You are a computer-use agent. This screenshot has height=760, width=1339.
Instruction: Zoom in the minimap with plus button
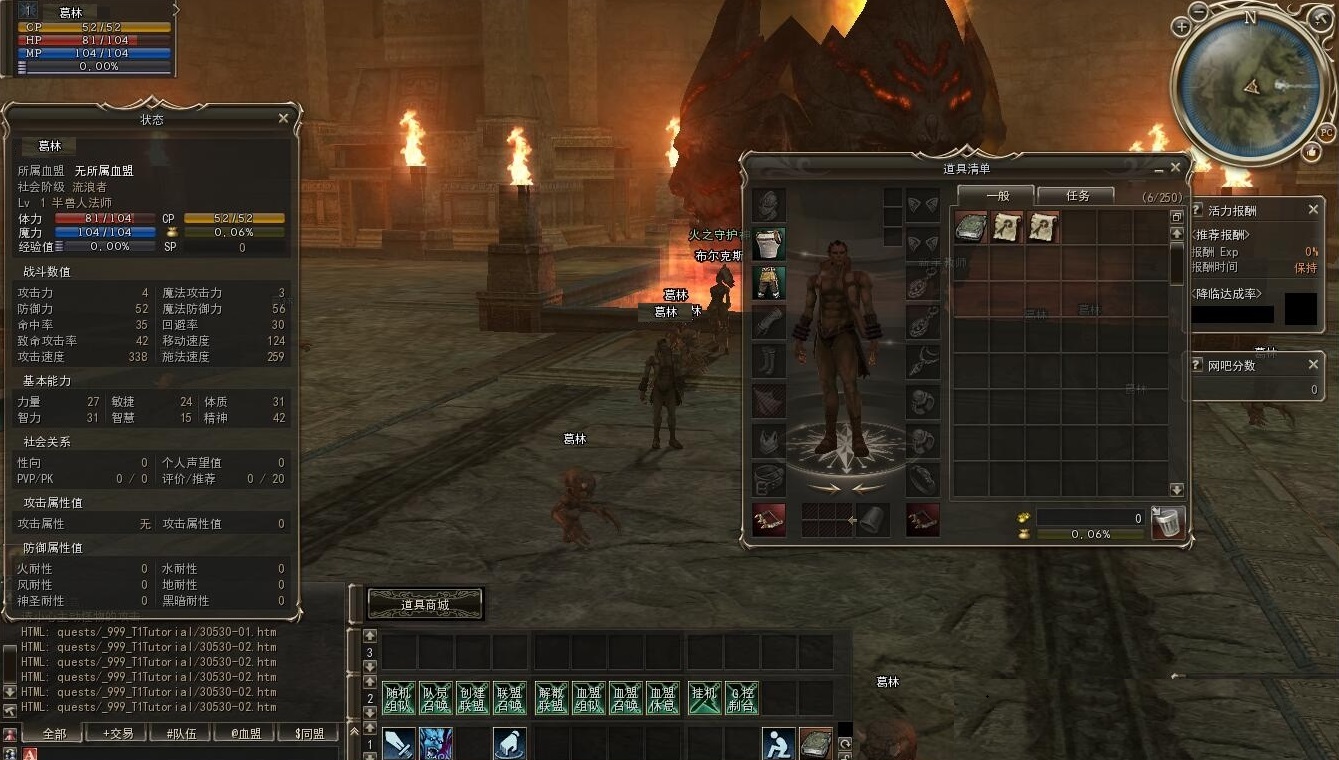coord(1182,28)
